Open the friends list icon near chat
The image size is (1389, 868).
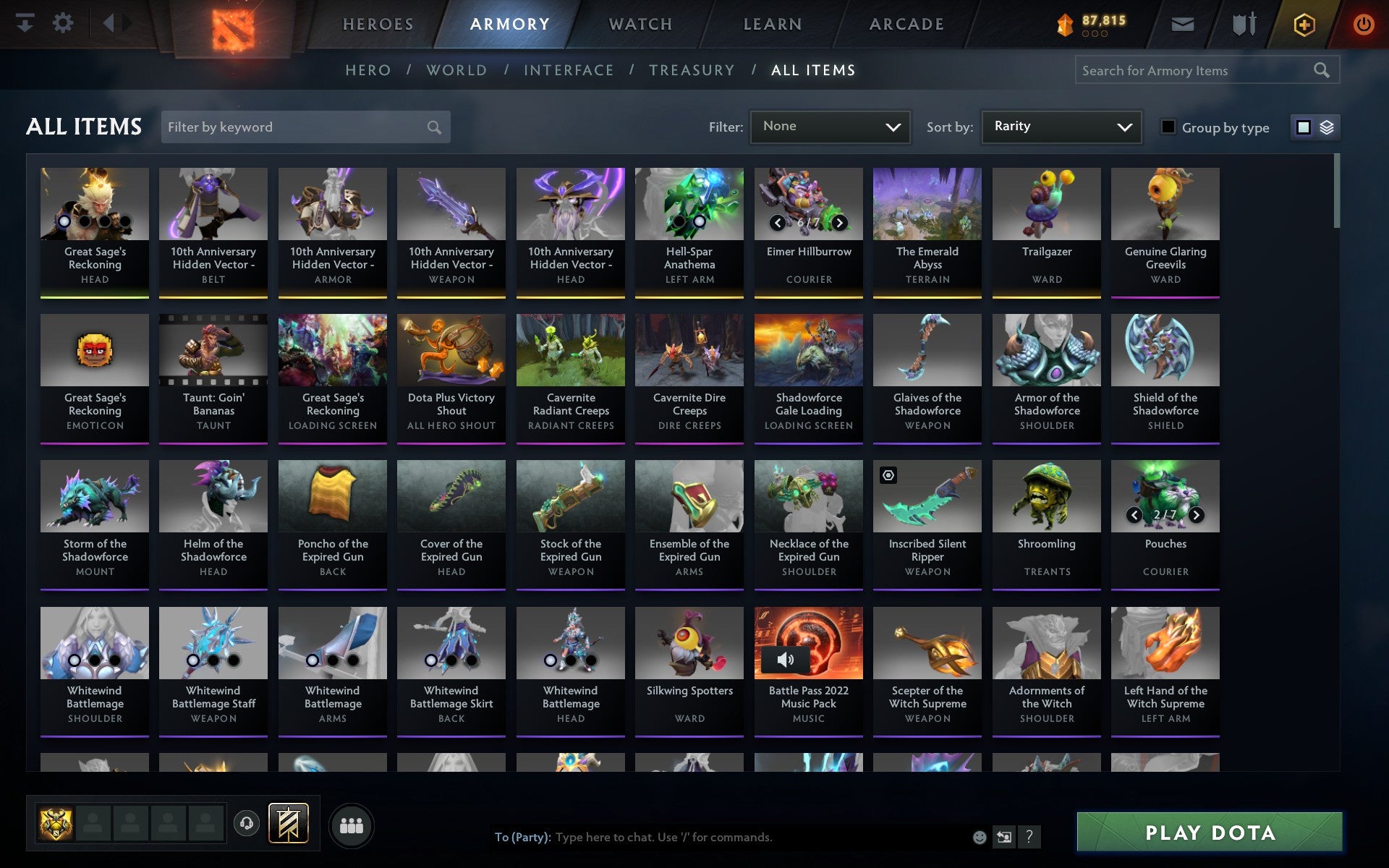coord(352,823)
